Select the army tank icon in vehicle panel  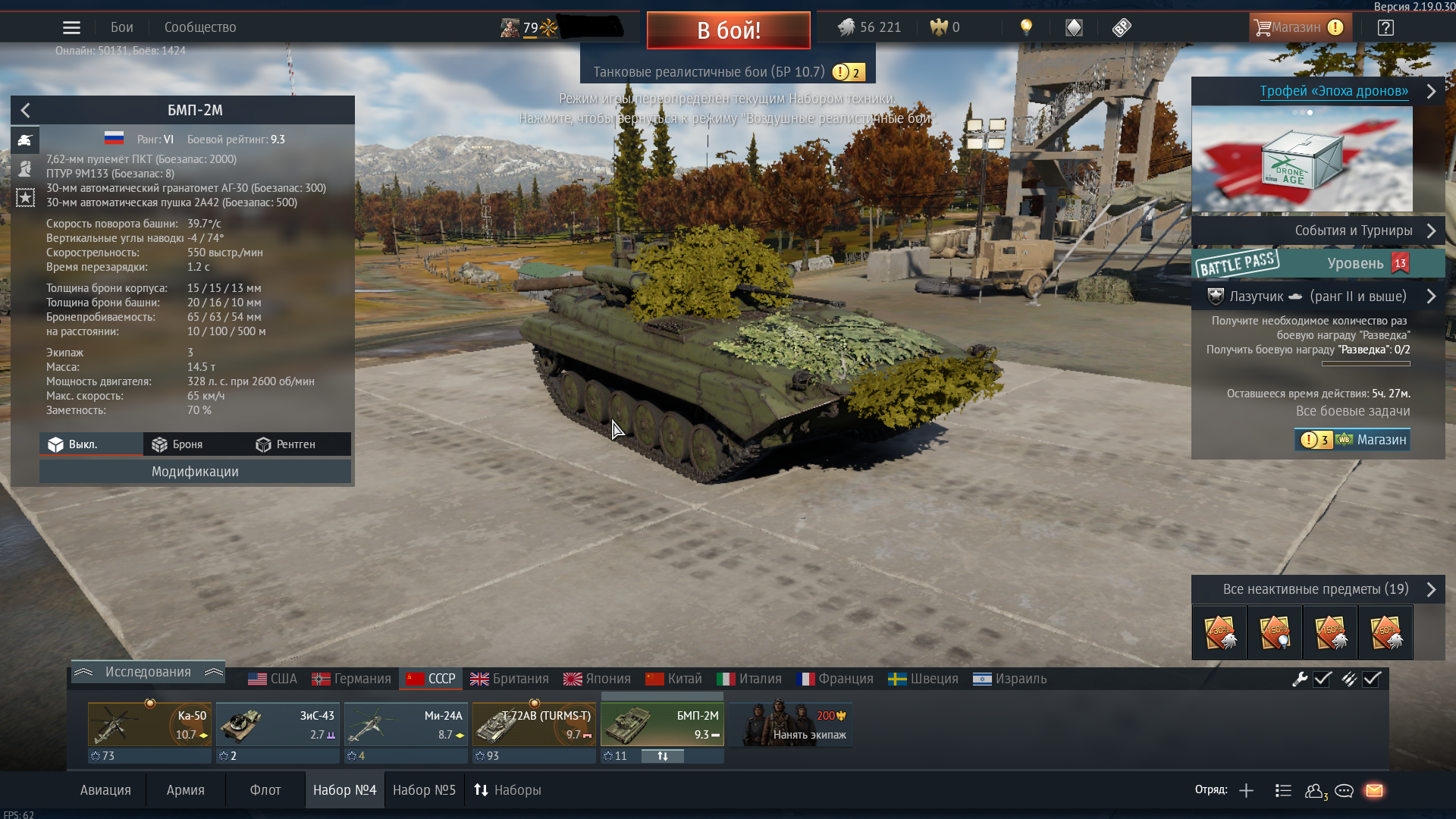pos(25,140)
